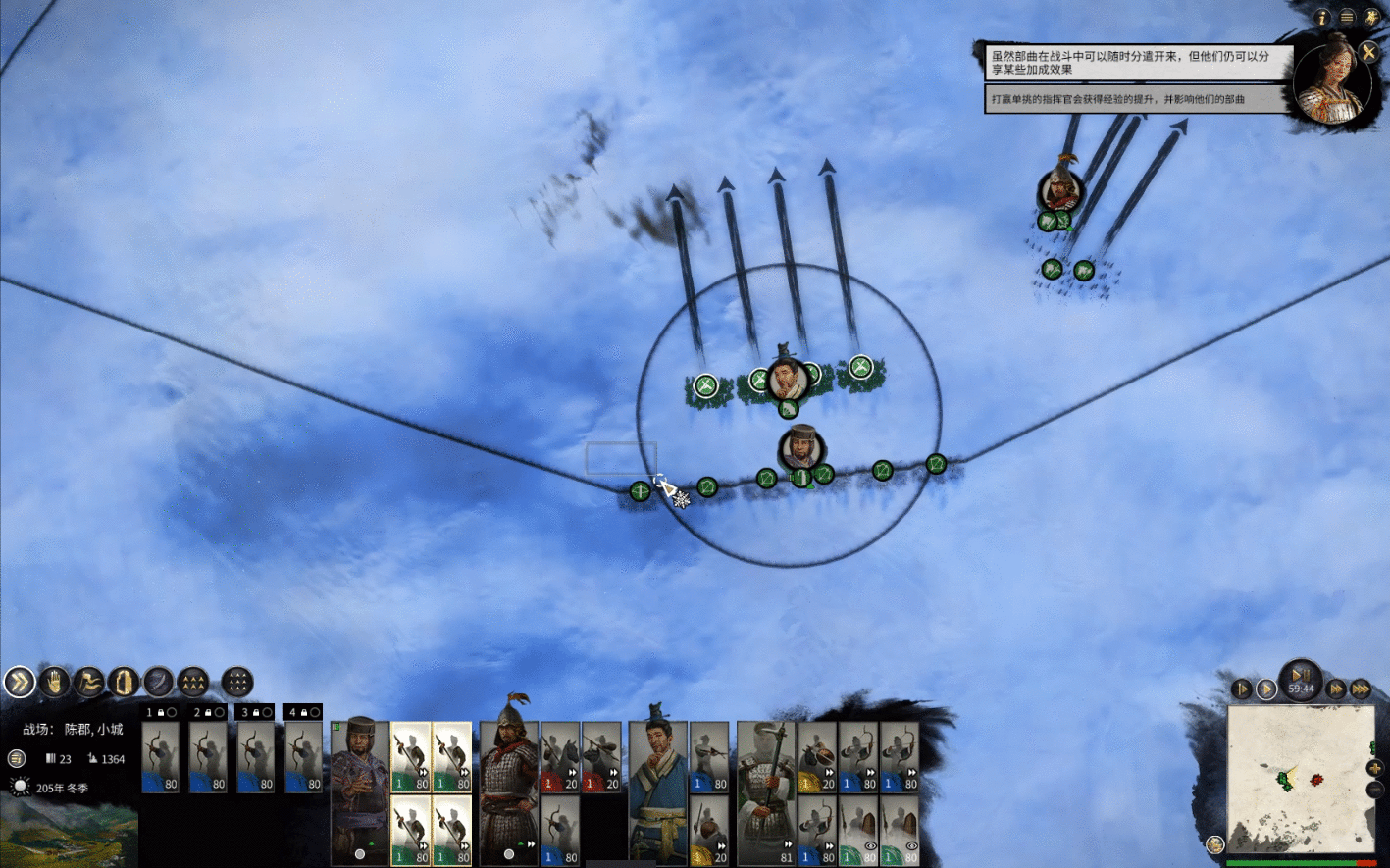Select archer unit card in group 4
This screenshot has width=1390, height=868.
click(x=303, y=757)
